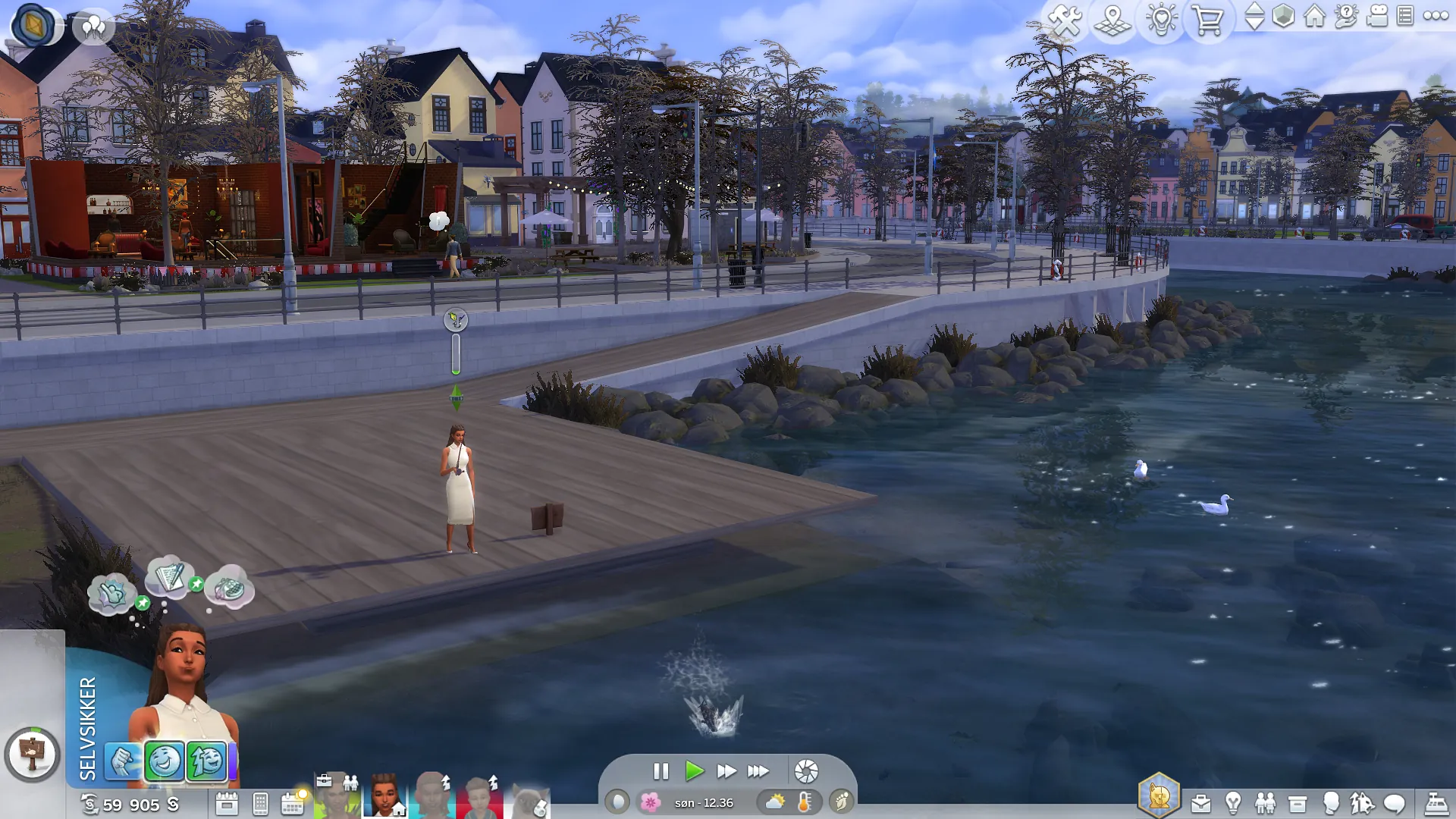Open the weather forecast icon

775,802
